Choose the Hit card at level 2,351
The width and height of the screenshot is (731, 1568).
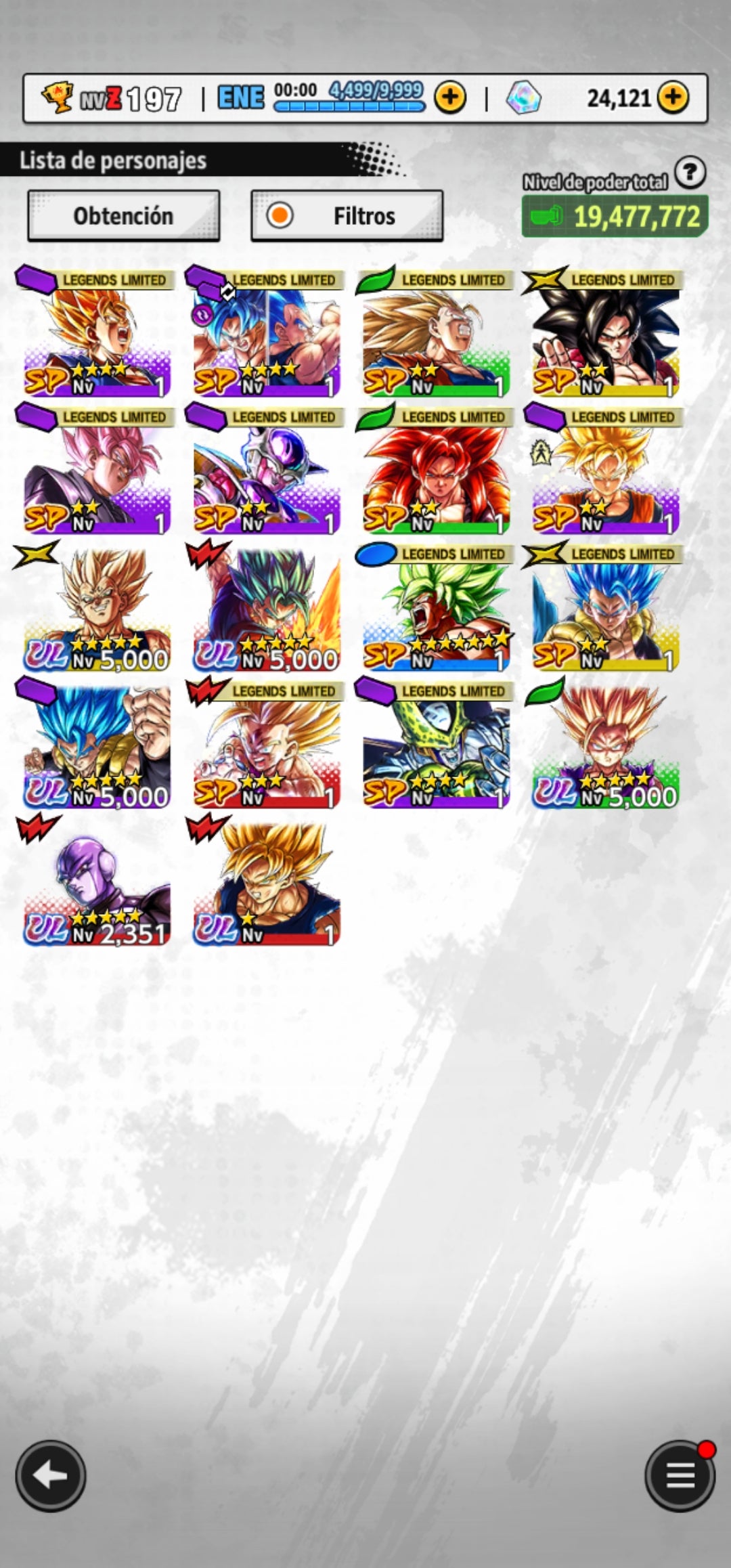[97, 884]
